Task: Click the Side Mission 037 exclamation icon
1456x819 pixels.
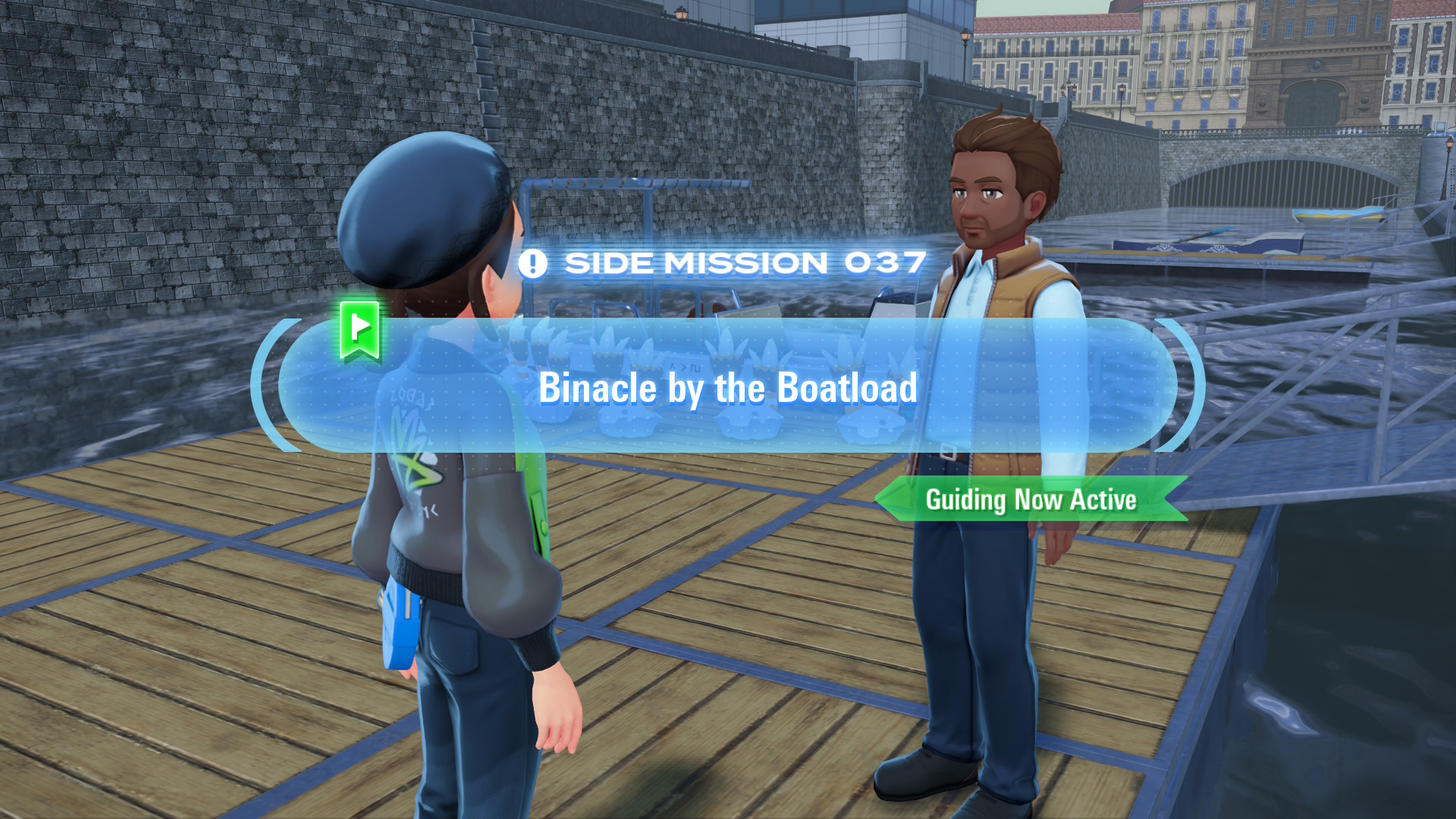Action: coord(532,264)
